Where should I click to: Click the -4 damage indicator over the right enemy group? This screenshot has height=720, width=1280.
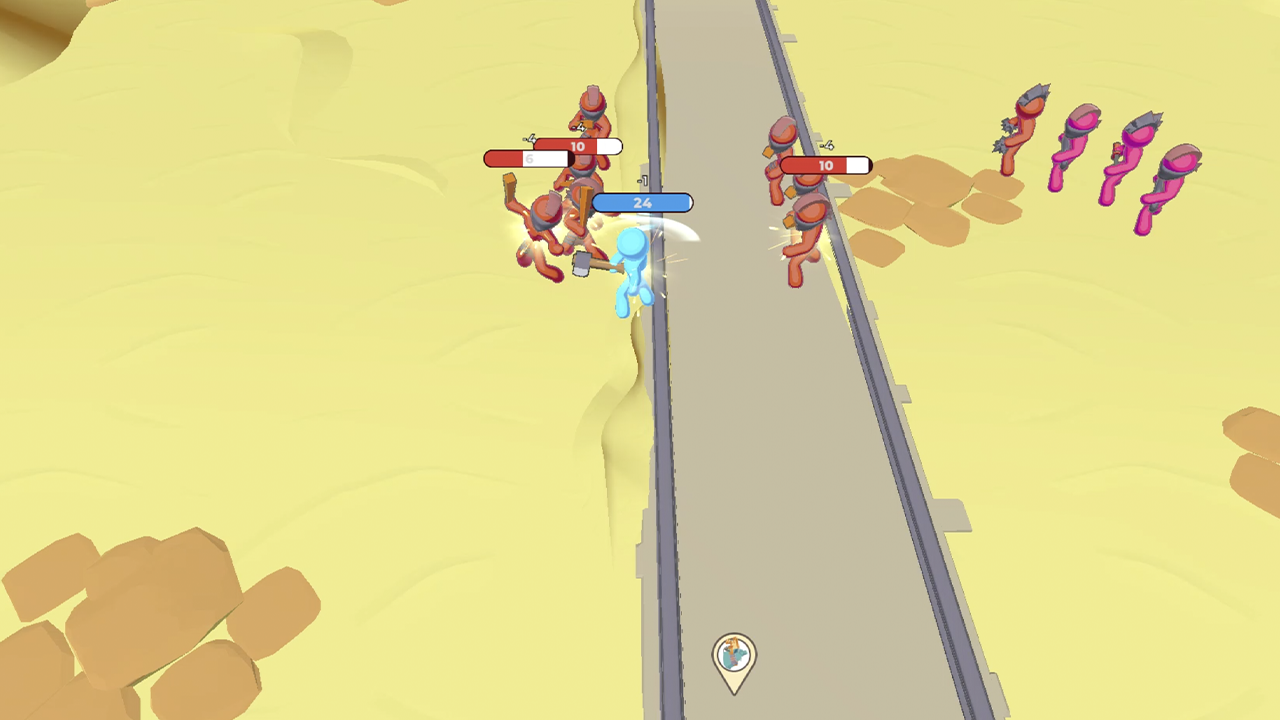(x=826, y=144)
